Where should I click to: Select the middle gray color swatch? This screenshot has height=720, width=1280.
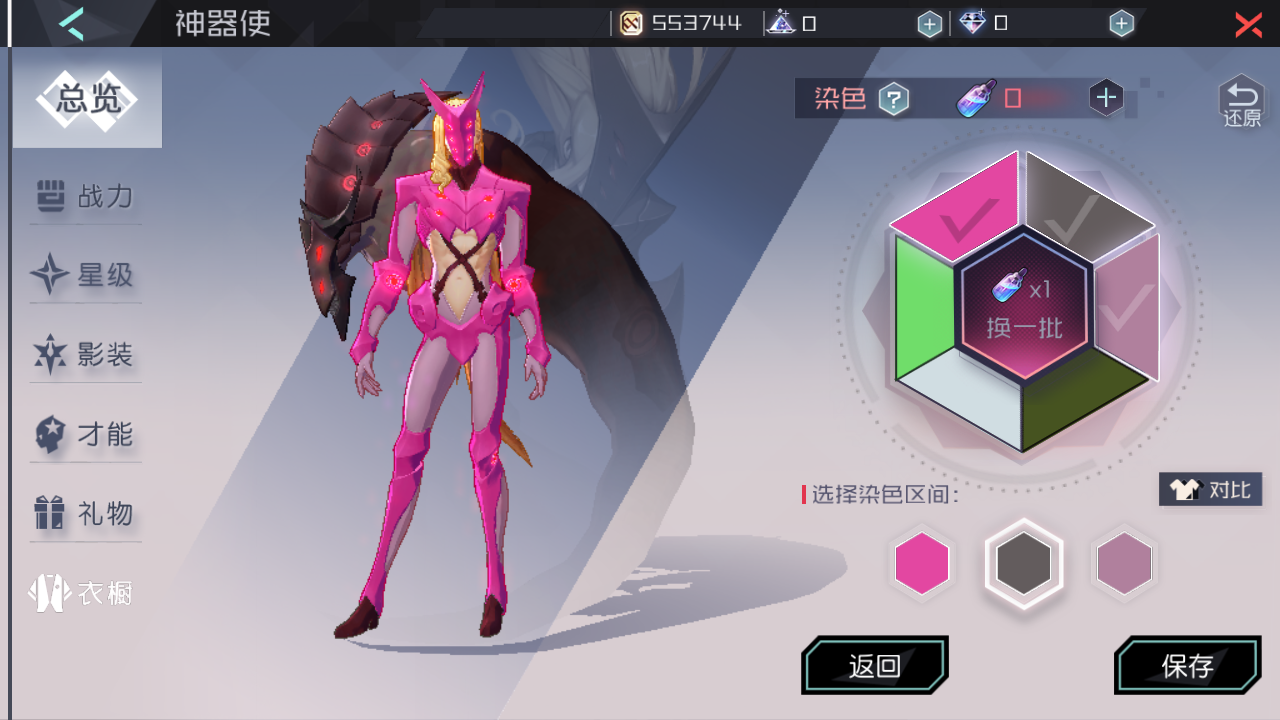(1022, 562)
